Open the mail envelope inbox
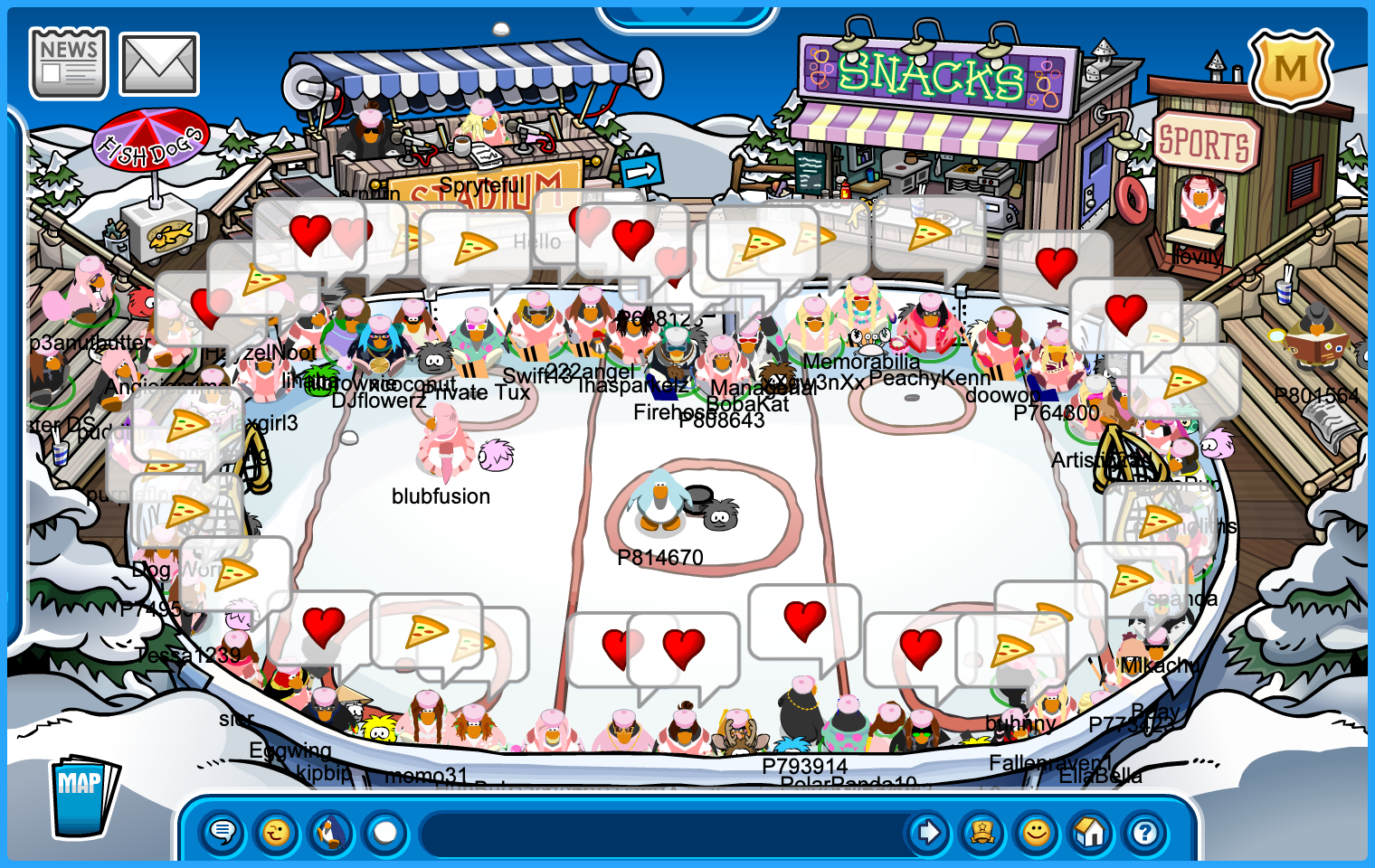The height and width of the screenshot is (868, 1375). click(159, 64)
